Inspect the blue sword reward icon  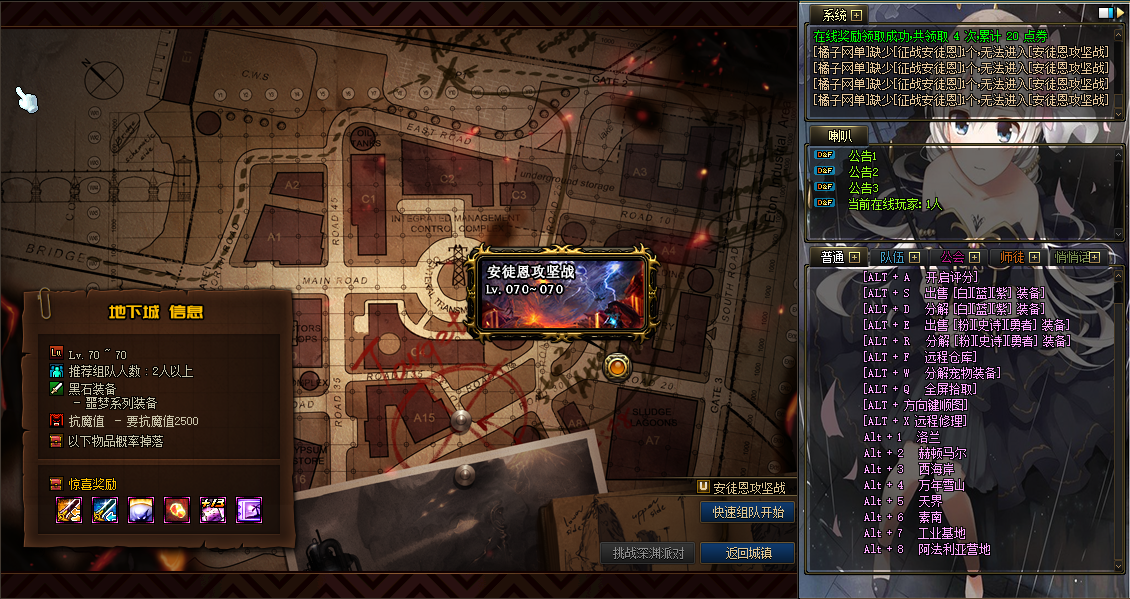click(x=105, y=510)
